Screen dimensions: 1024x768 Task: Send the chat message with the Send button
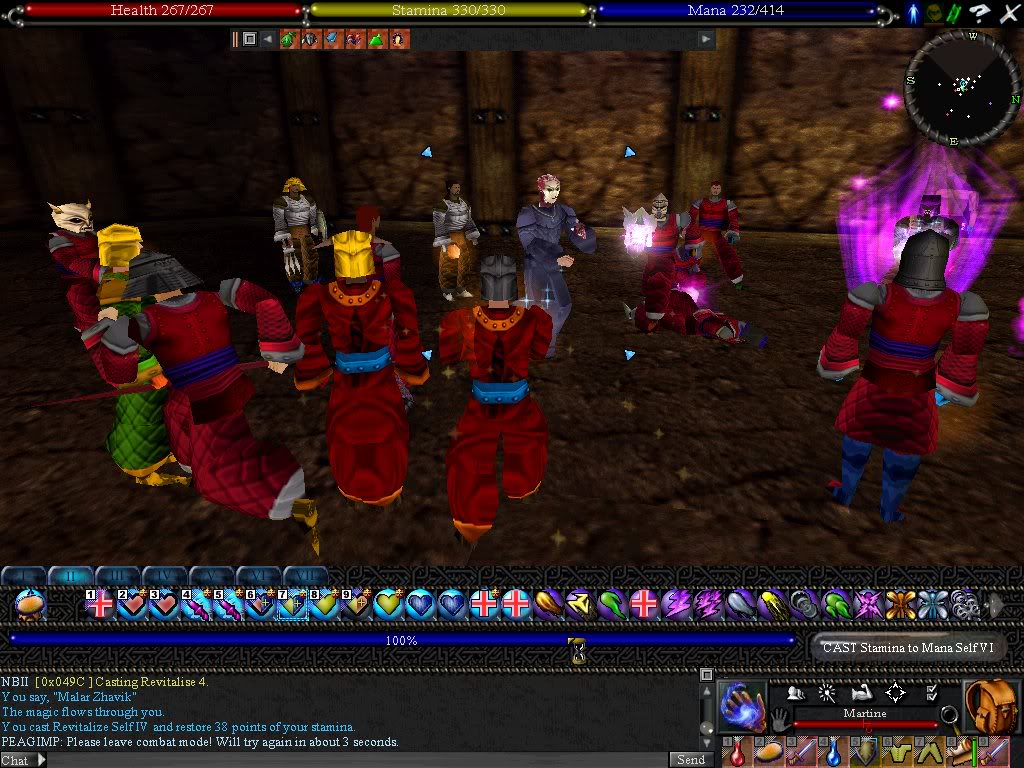point(690,760)
